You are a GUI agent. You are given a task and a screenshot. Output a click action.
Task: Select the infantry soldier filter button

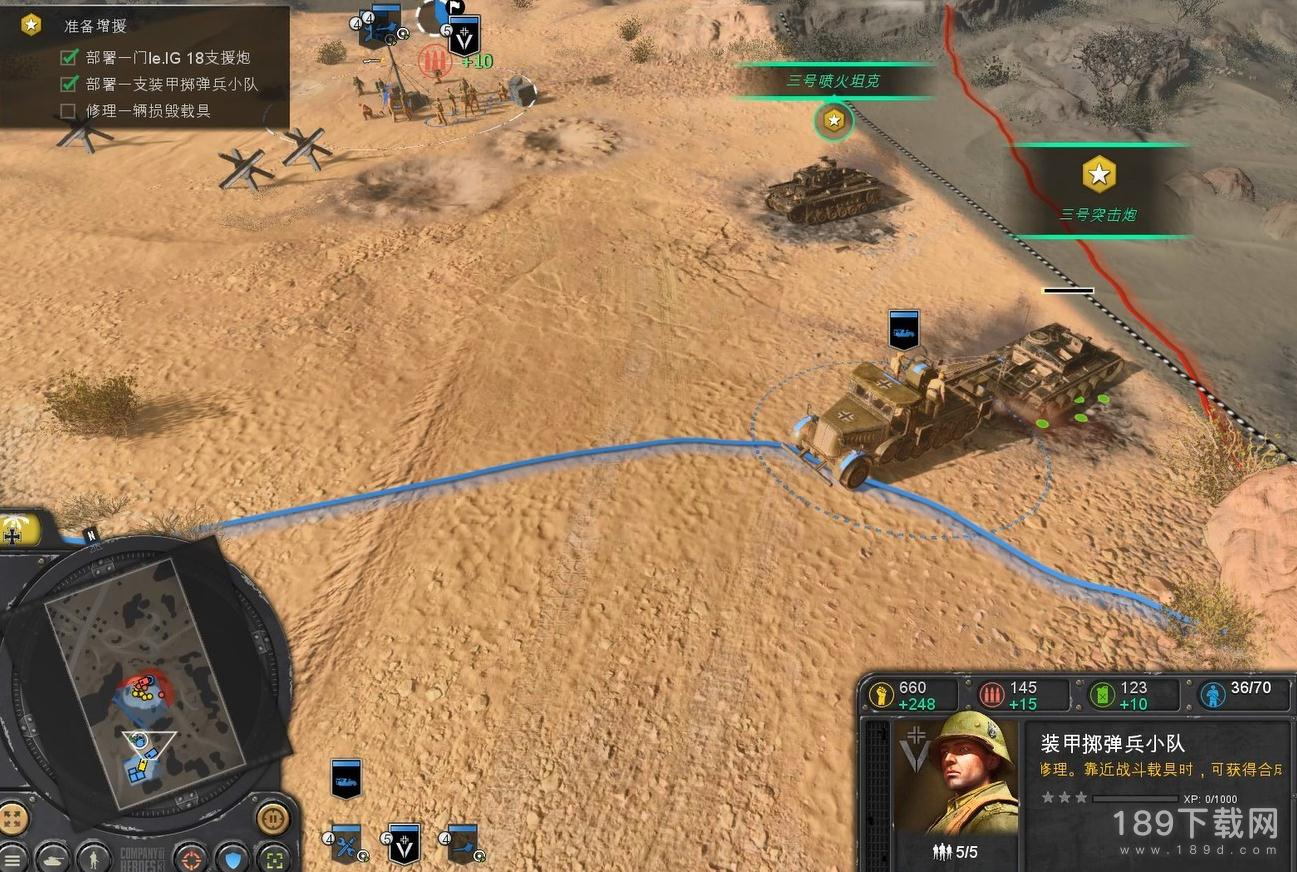pos(93,857)
